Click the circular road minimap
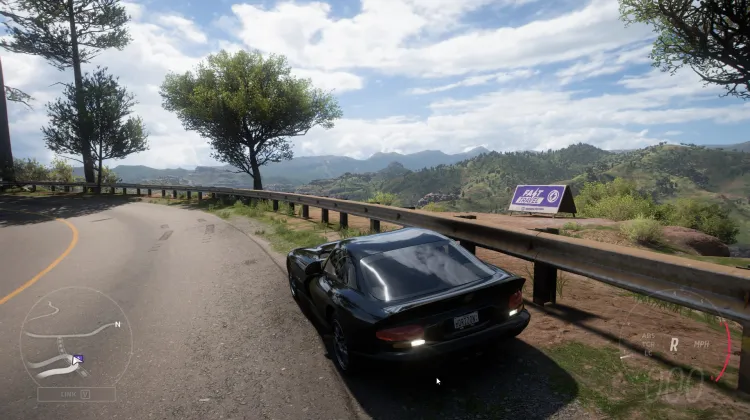Screen dimensions: 750x420 tap(75, 337)
